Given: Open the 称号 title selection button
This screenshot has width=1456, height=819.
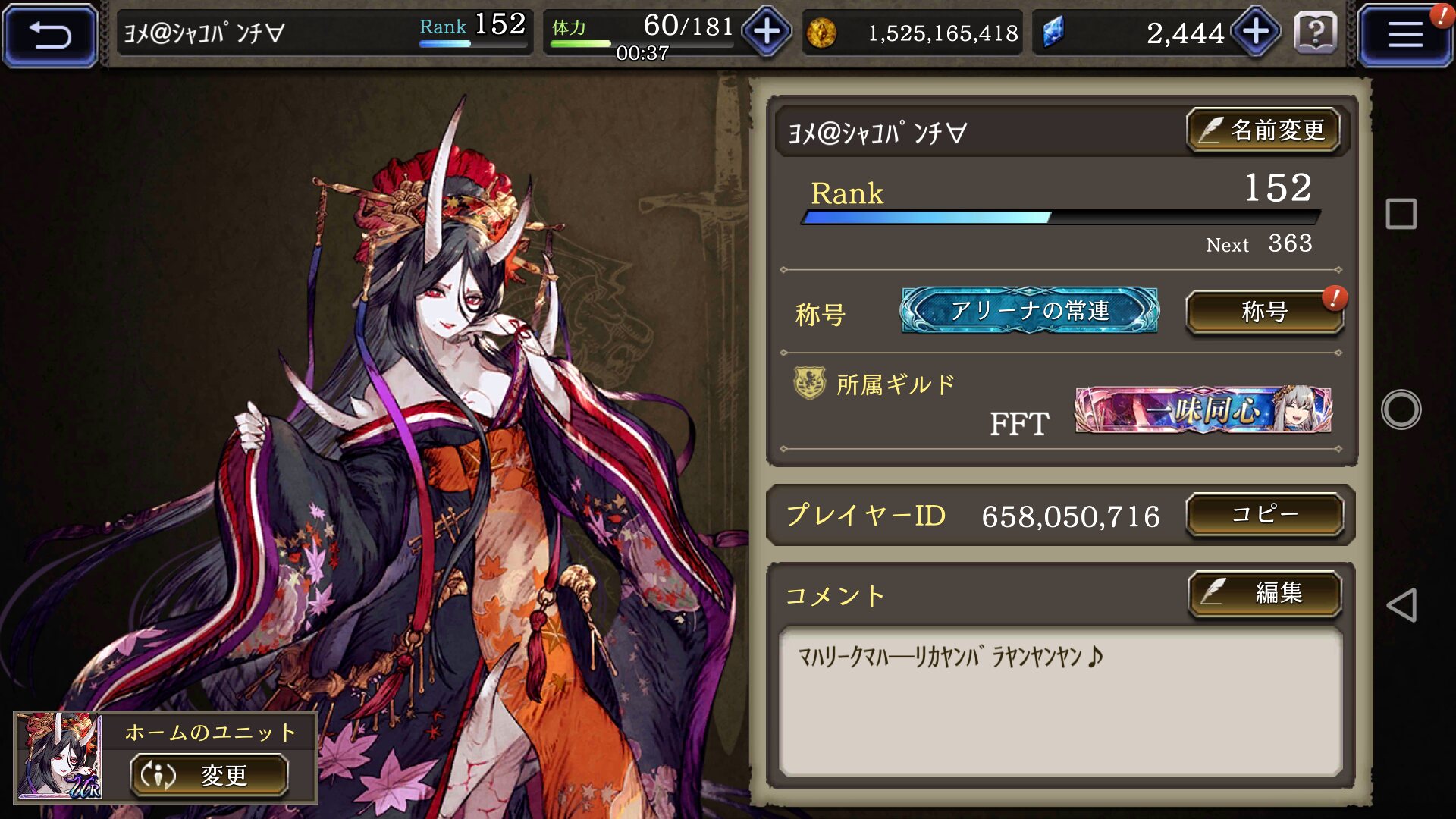Looking at the screenshot, I should [x=1264, y=312].
